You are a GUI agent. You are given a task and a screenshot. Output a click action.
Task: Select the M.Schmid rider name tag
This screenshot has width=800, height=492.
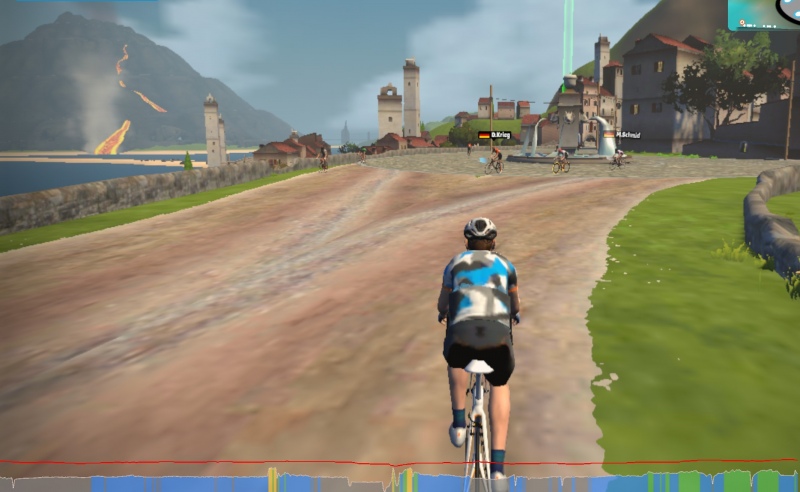pos(628,135)
